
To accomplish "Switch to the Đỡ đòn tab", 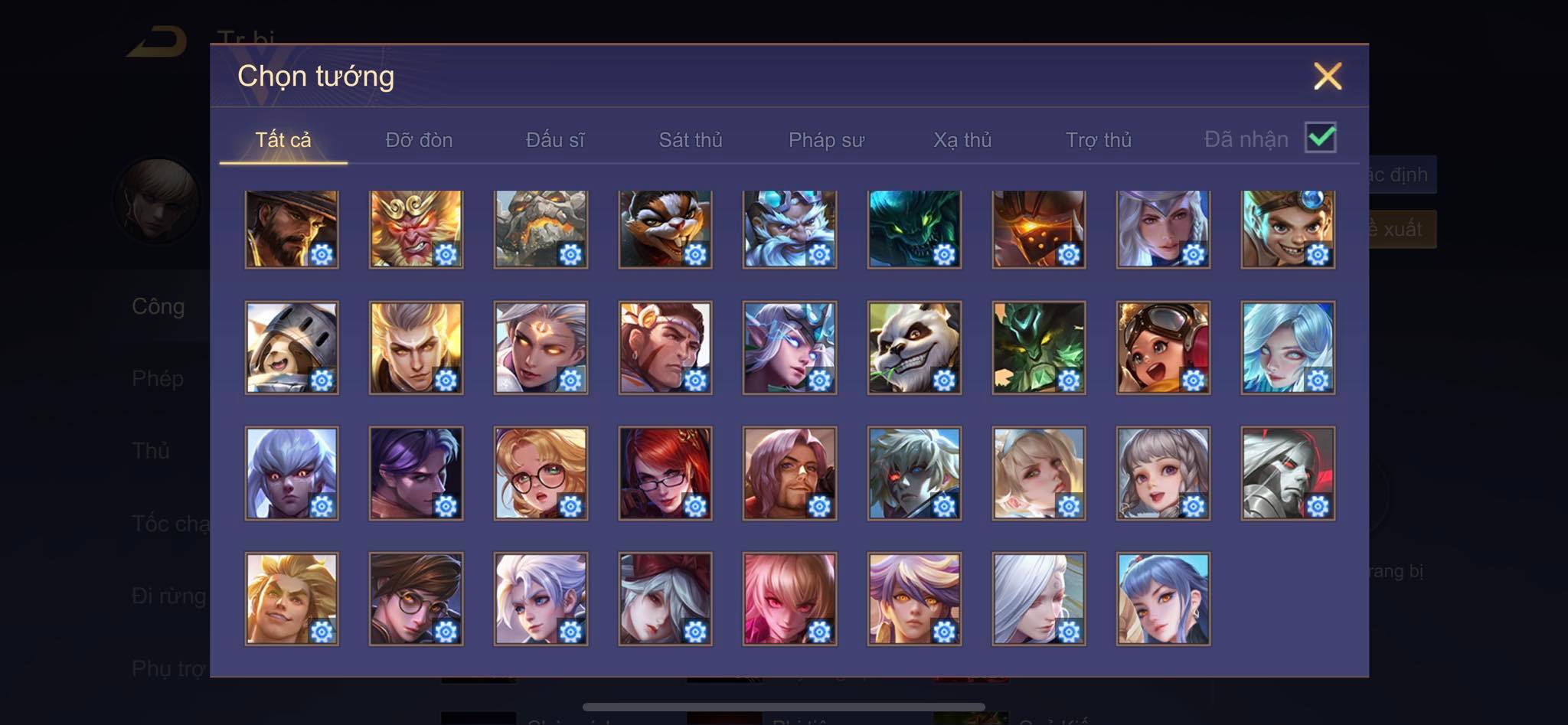I will point(419,140).
